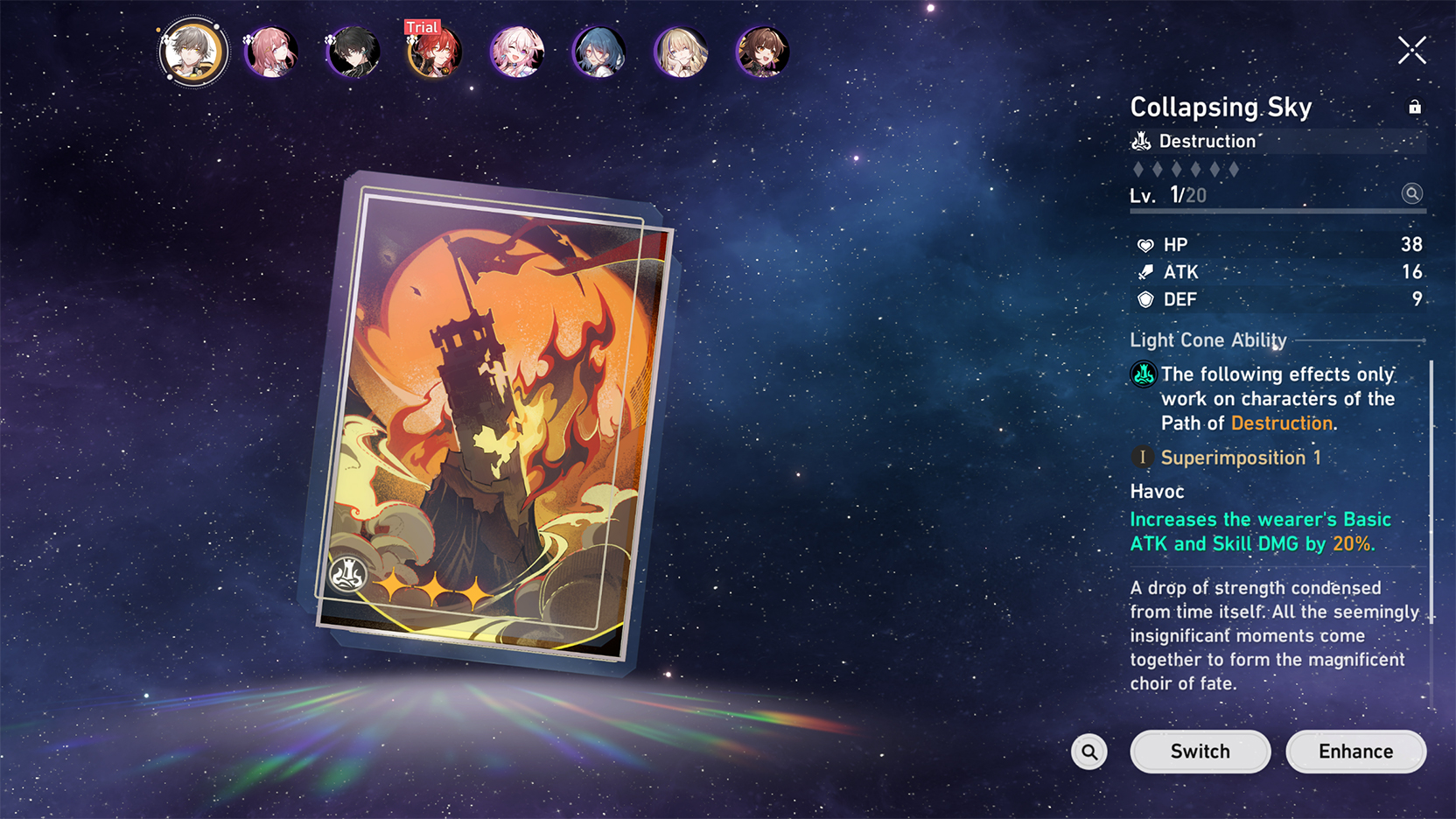Click the lock icon next to Collapsing Sky
The width and height of the screenshot is (1456, 819).
tap(1415, 106)
